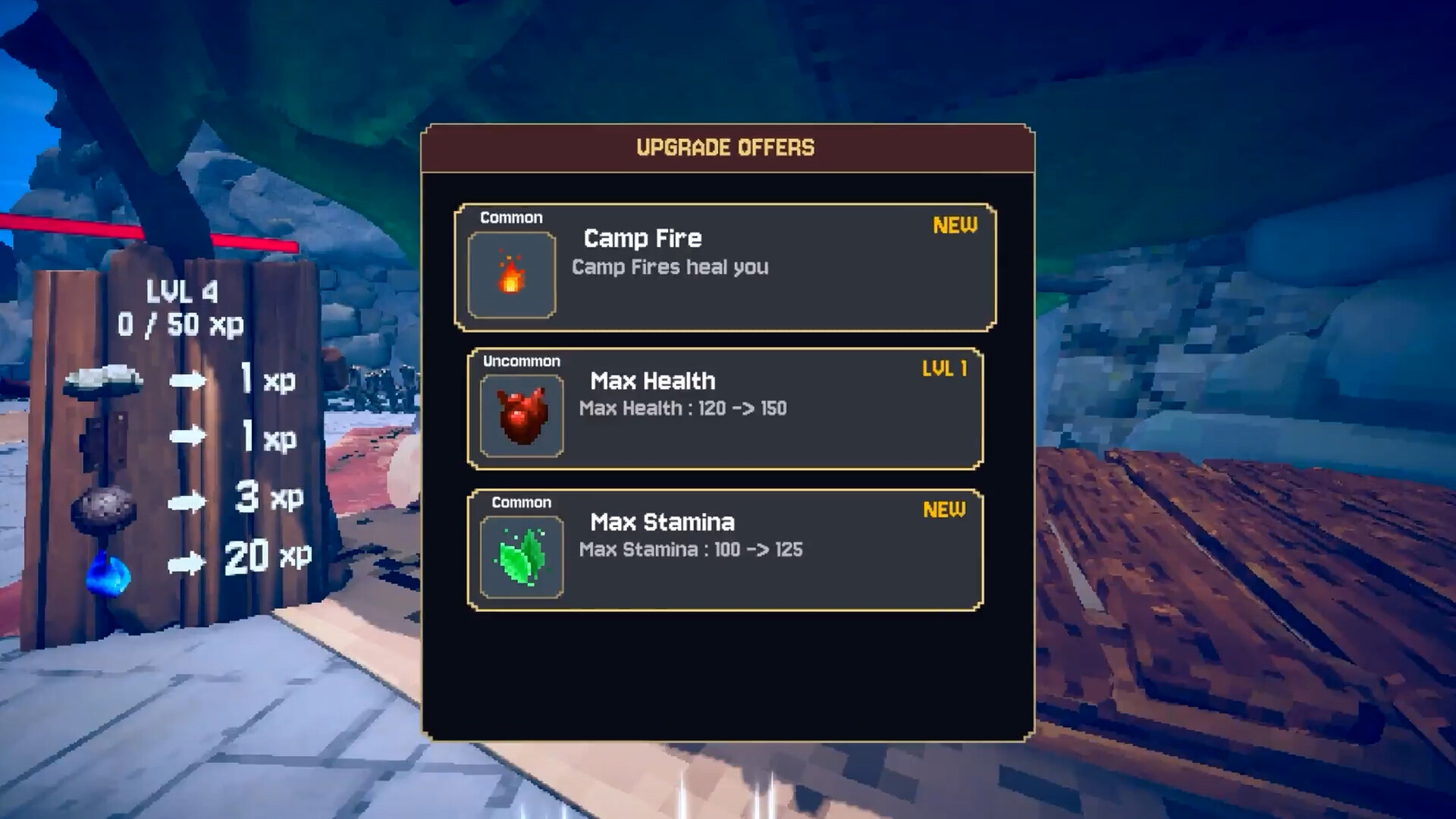The width and height of the screenshot is (1456, 819).
Task: Click the Common rarity tag on Camp Fire
Action: [511, 218]
